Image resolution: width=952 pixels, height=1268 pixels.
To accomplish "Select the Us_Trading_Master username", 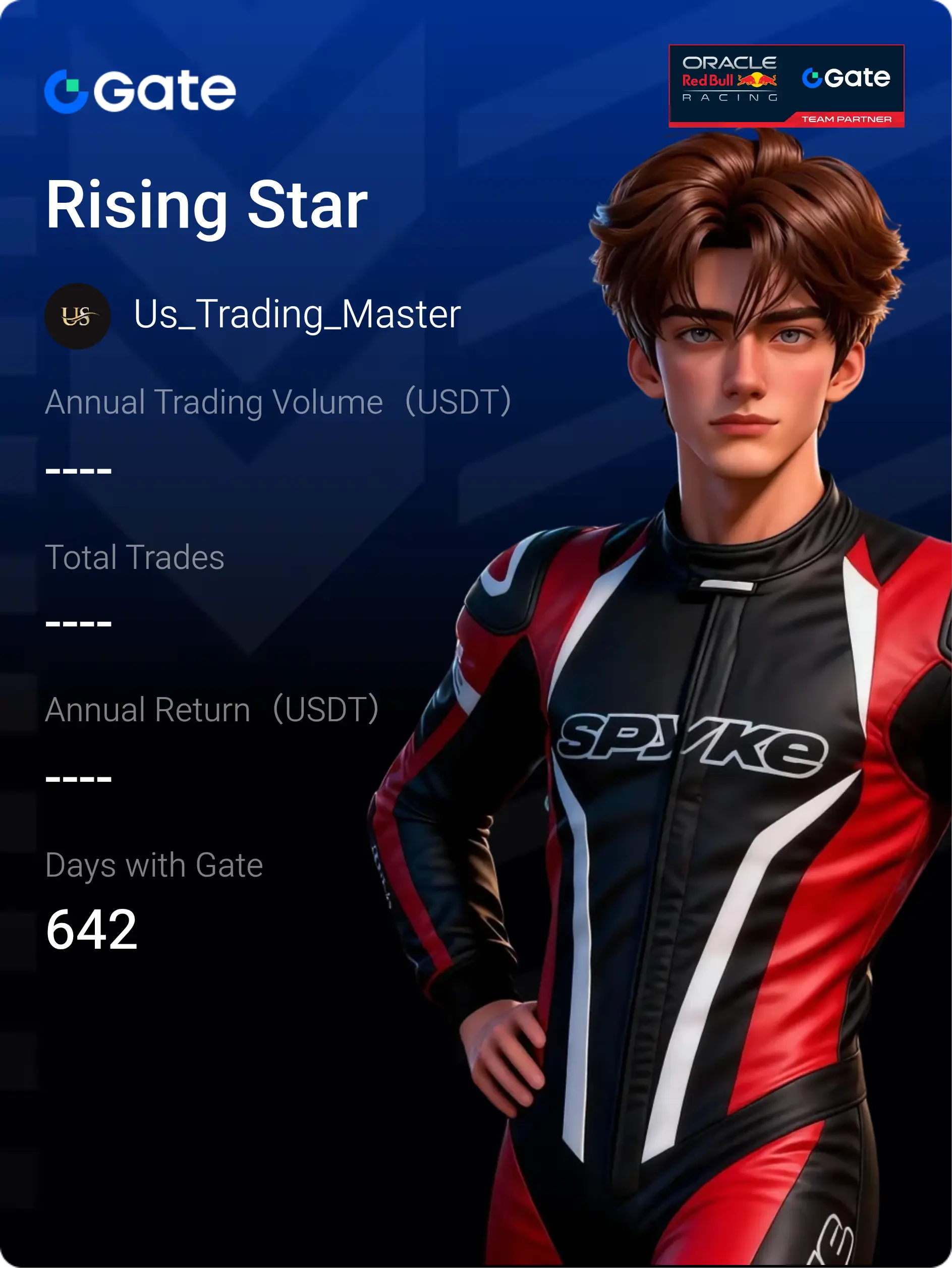I will [297, 315].
